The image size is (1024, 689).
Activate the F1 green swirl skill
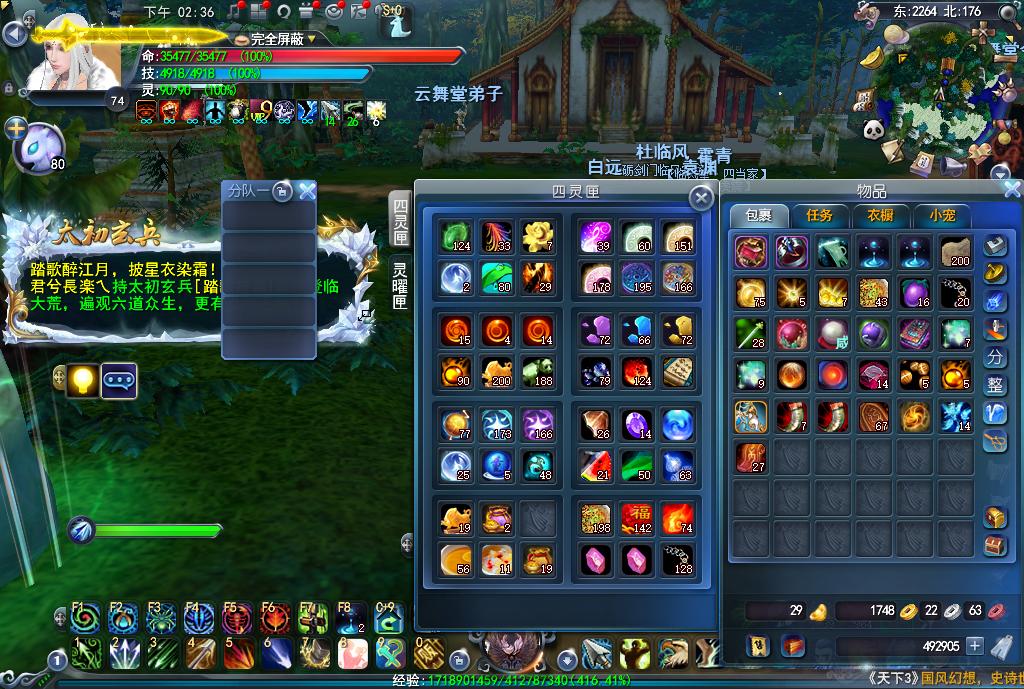click(x=85, y=619)
